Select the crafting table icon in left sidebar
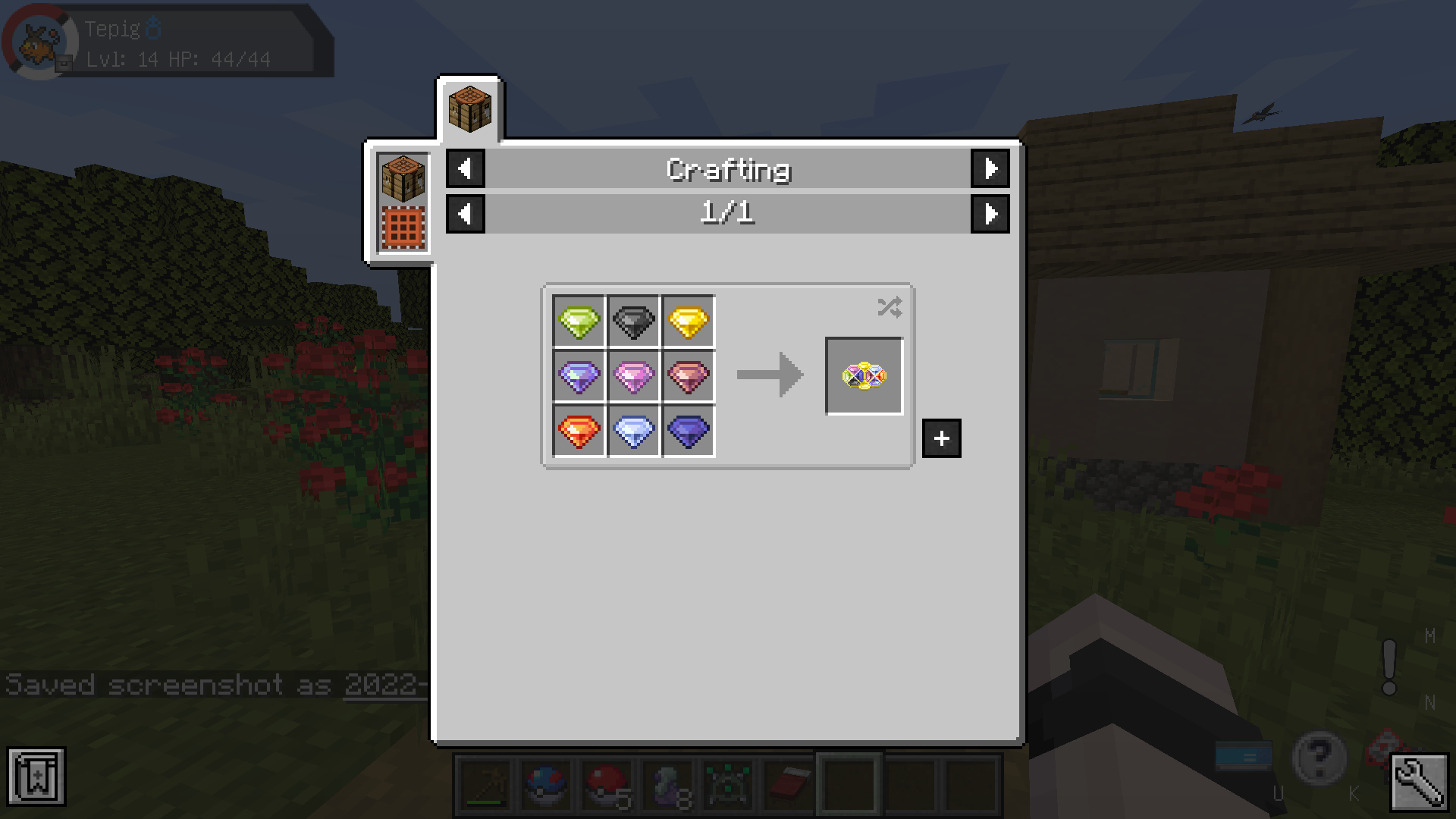Image resolution: width=1456 pixels, height=819 pixels. click(x=403, y=177)
